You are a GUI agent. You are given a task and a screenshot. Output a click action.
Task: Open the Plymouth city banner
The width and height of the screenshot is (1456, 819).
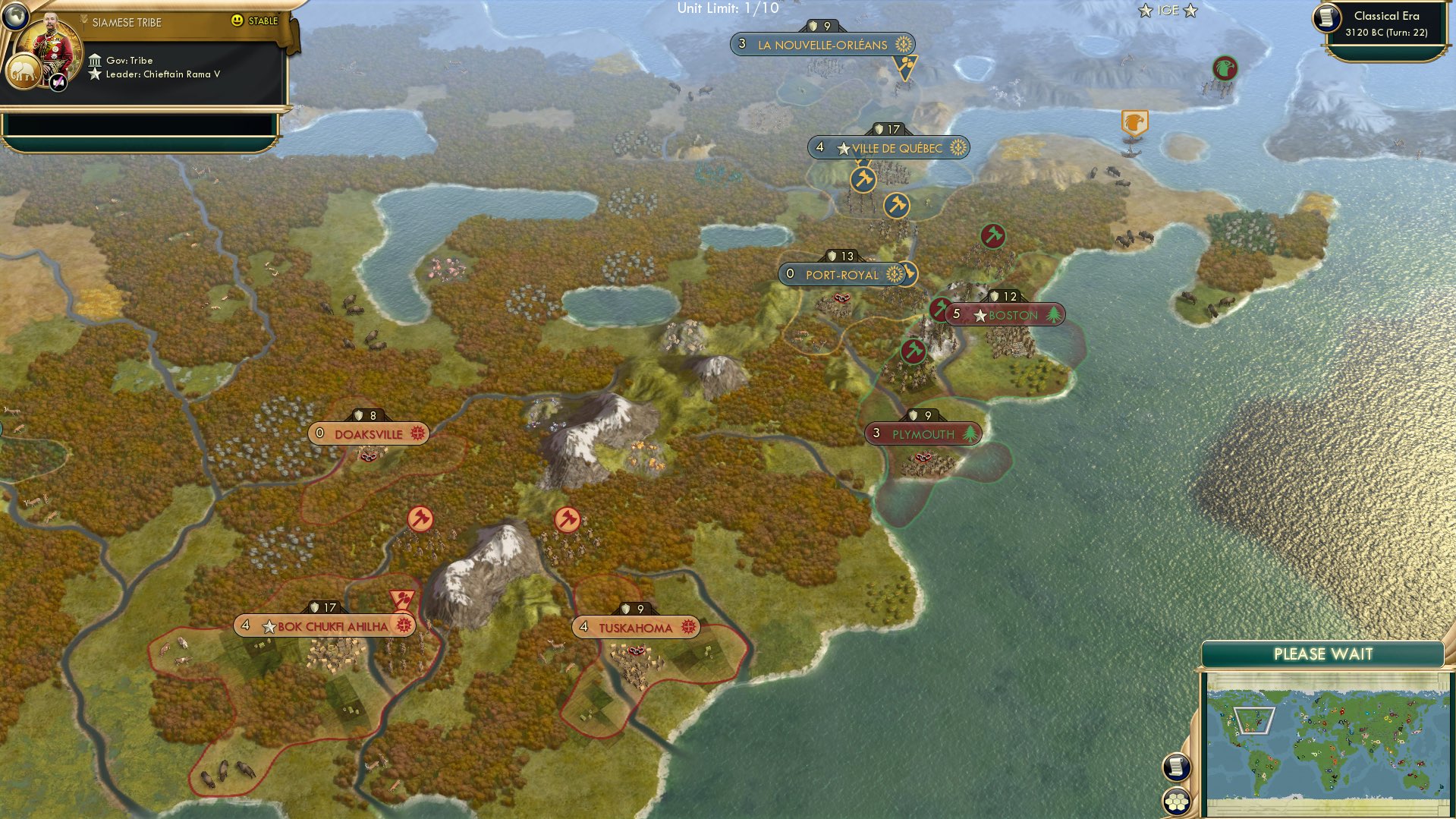[922, 433]
